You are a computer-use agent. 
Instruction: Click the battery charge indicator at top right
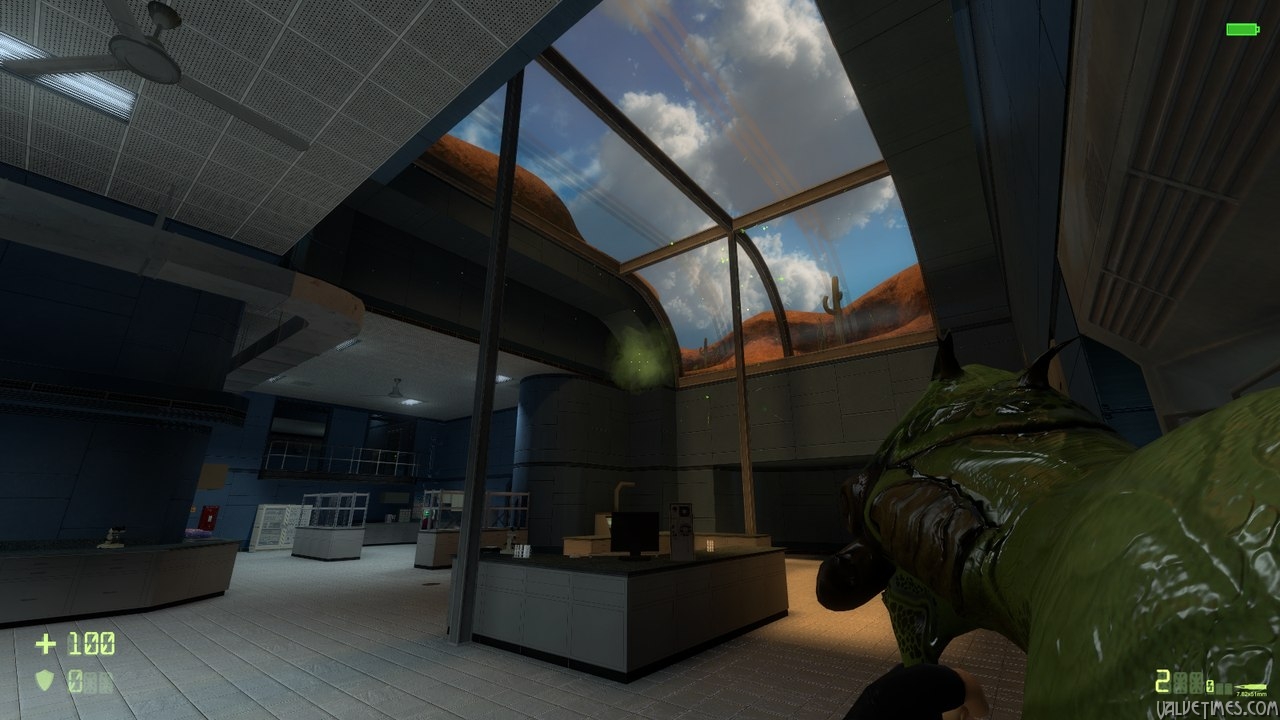(x=1240, y=30)
